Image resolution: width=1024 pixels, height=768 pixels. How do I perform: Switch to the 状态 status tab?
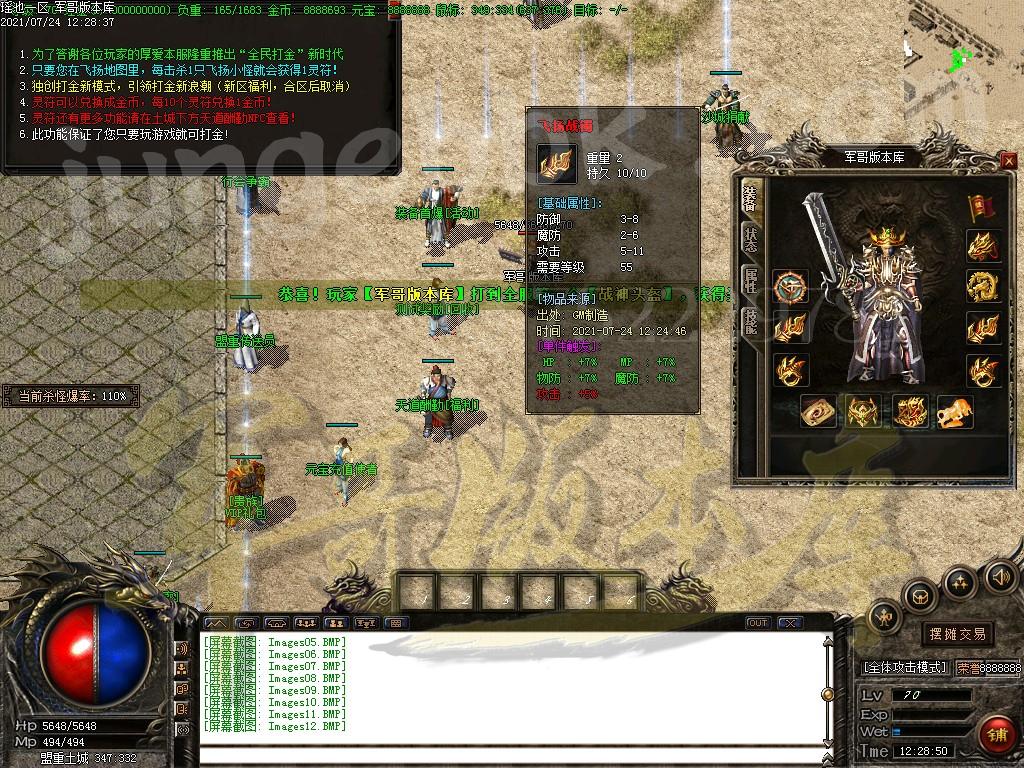(750, 240)
